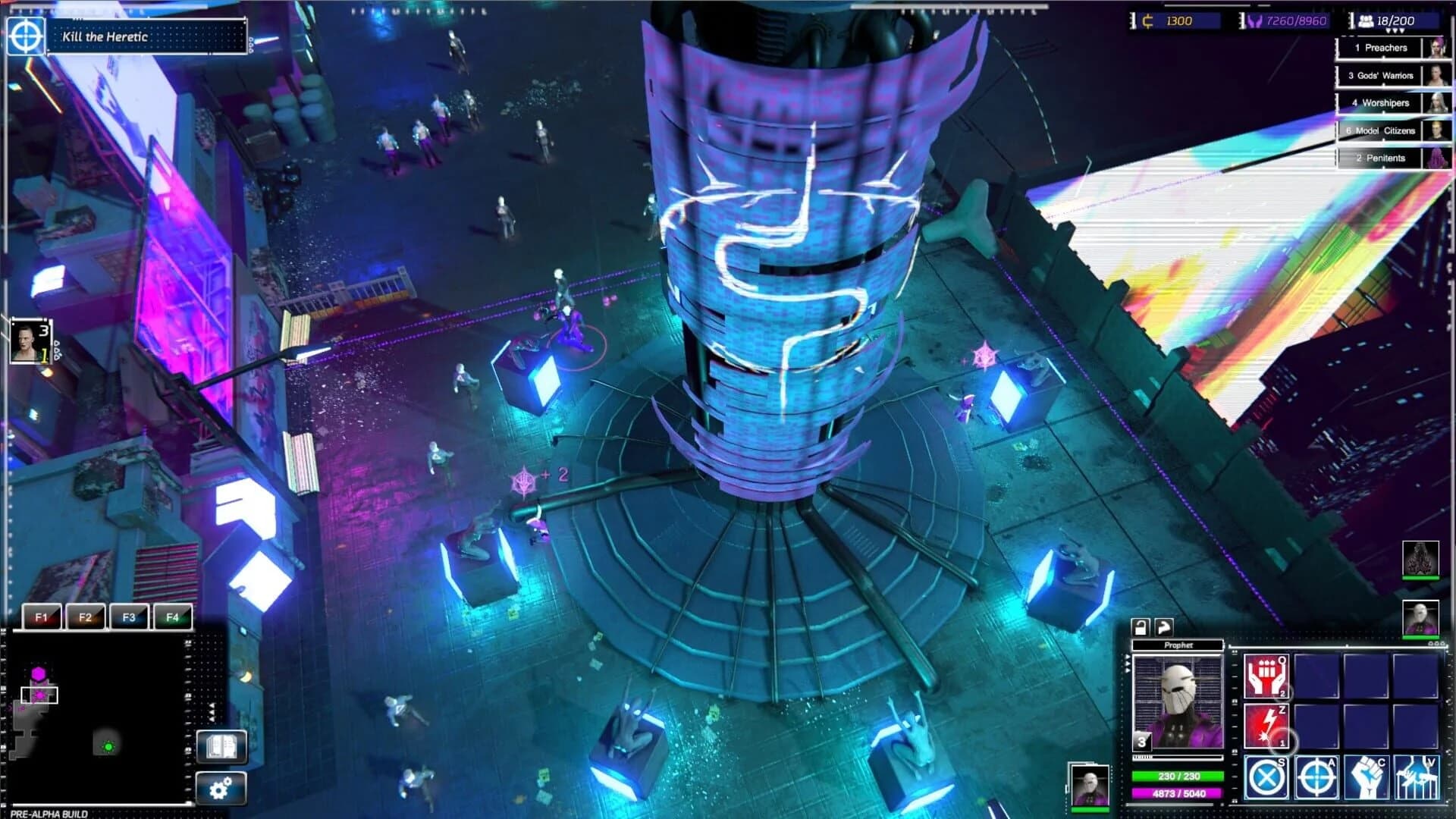The width and height of the screenshot is (1456, 819).
Task: Activate the red hands Offering ability
Action: [1266, 676]
